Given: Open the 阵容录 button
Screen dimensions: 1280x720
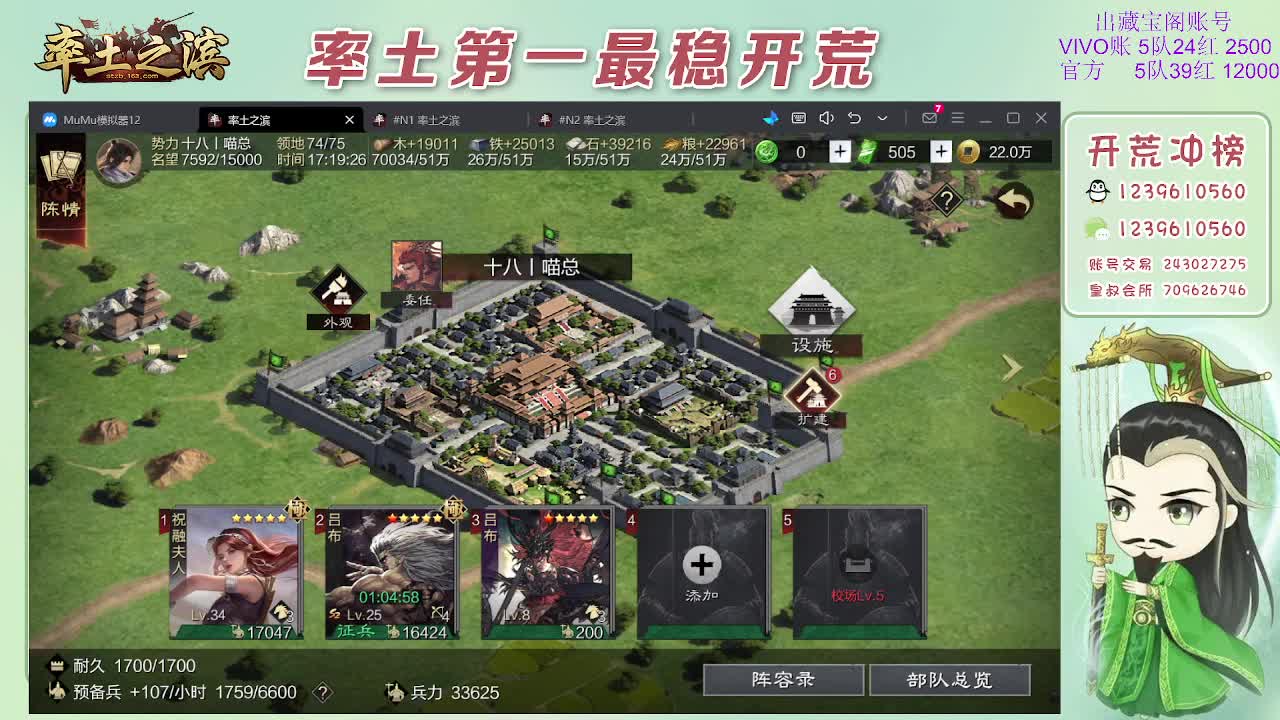Looking at the screenshot, I should tap(783, 679).
